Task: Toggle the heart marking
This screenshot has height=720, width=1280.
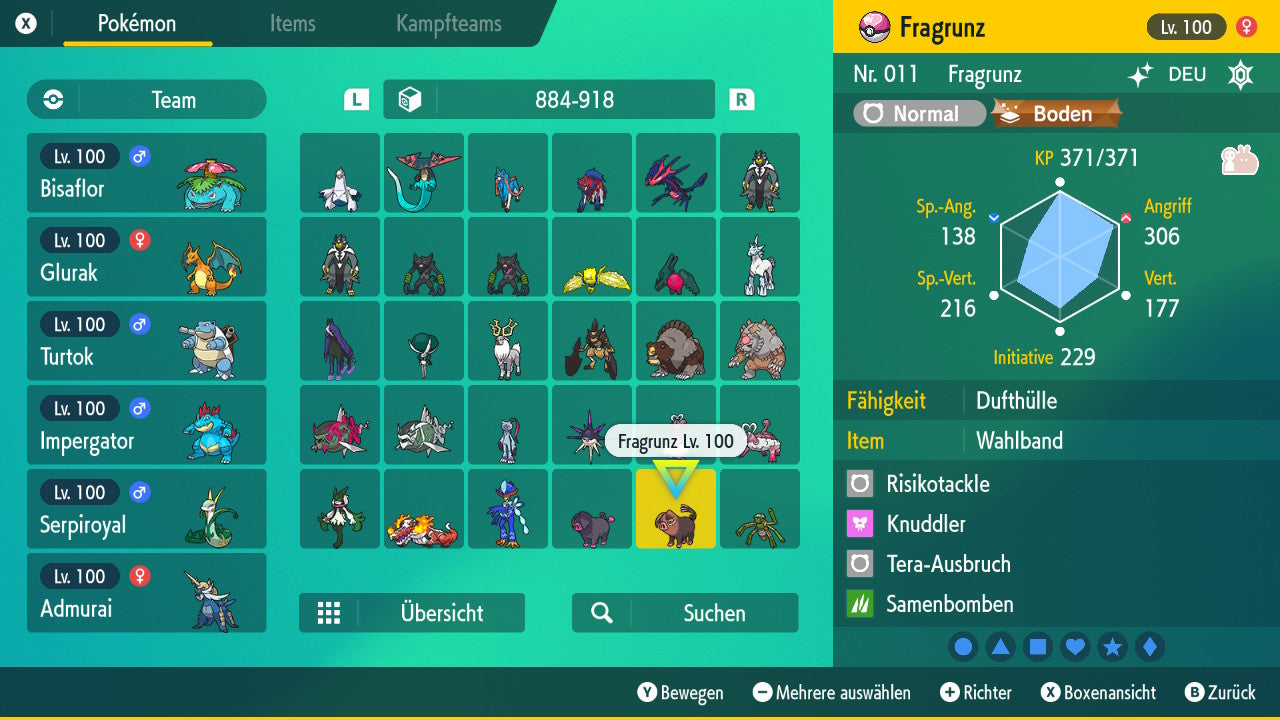Action: (1075, 647)
